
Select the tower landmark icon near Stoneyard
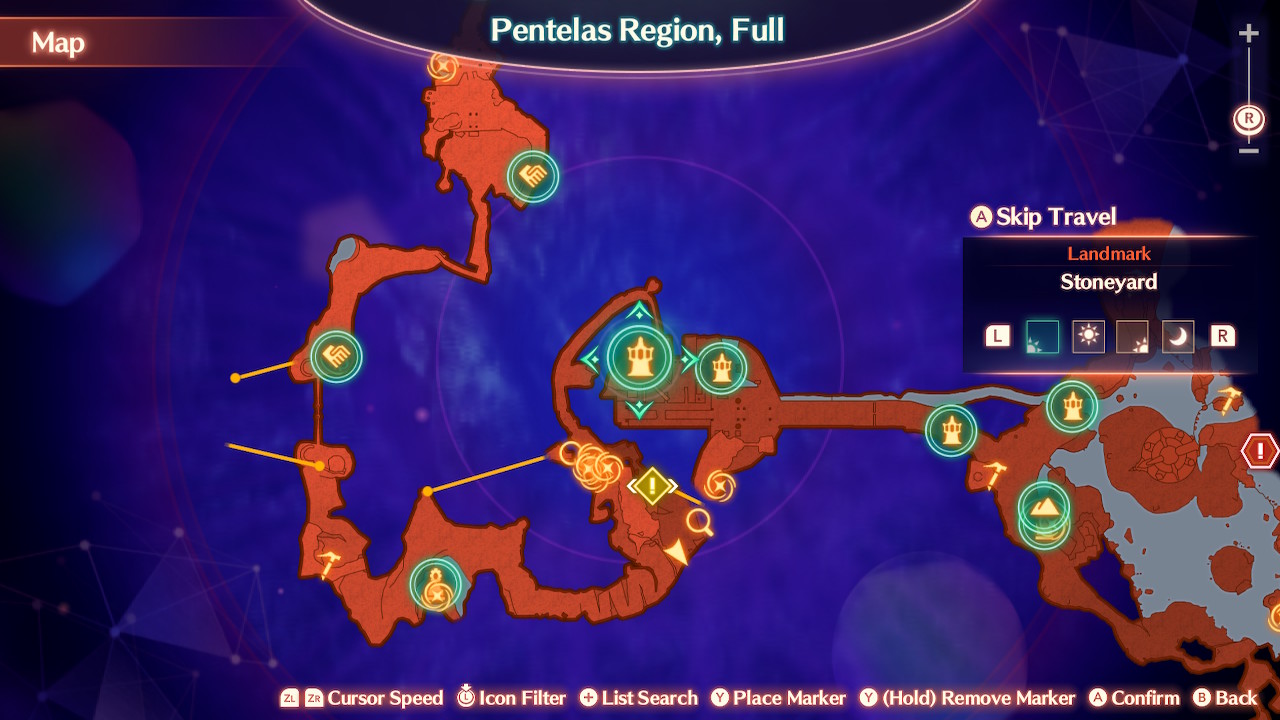(641, 357)
